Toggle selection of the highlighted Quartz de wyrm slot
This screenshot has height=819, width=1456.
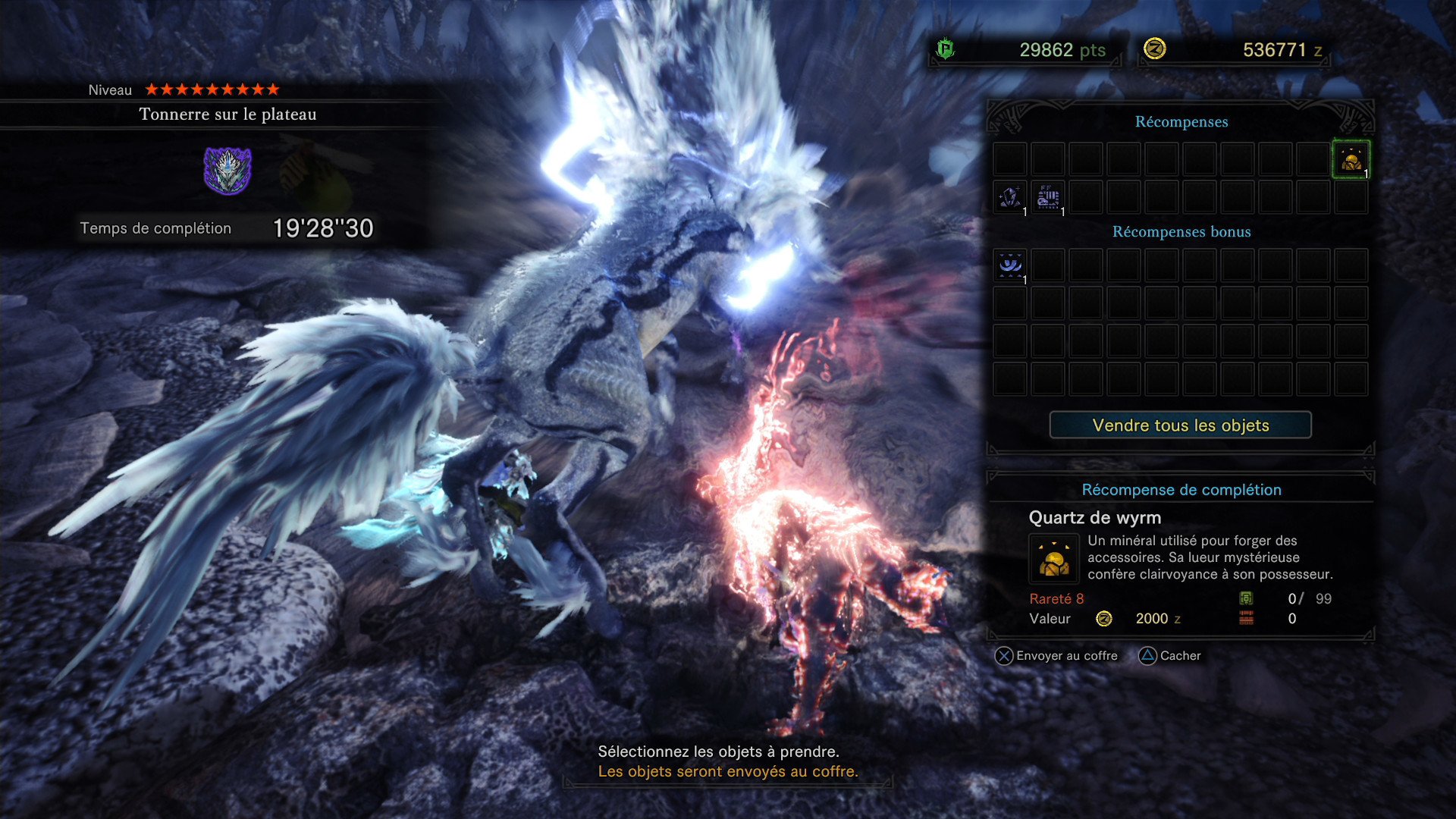[x=1351, y=159]
